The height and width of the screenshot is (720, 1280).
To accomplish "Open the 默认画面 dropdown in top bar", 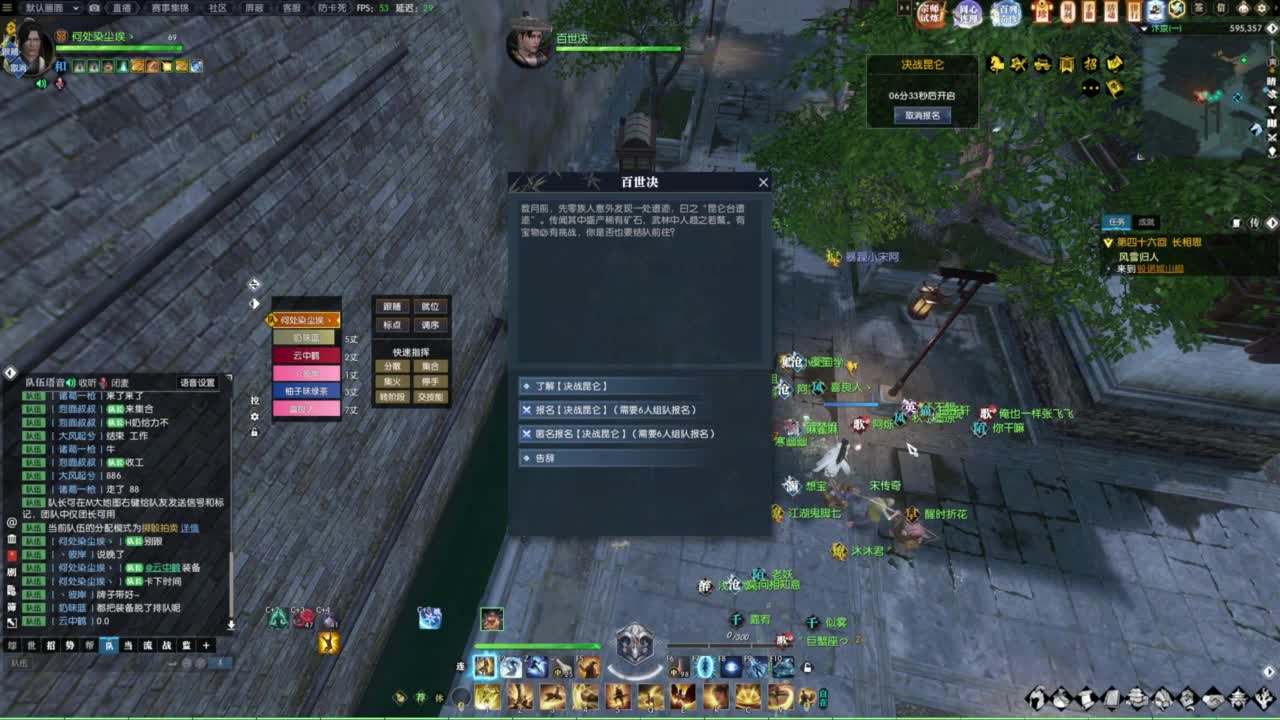I will click(x=60, y=8).
